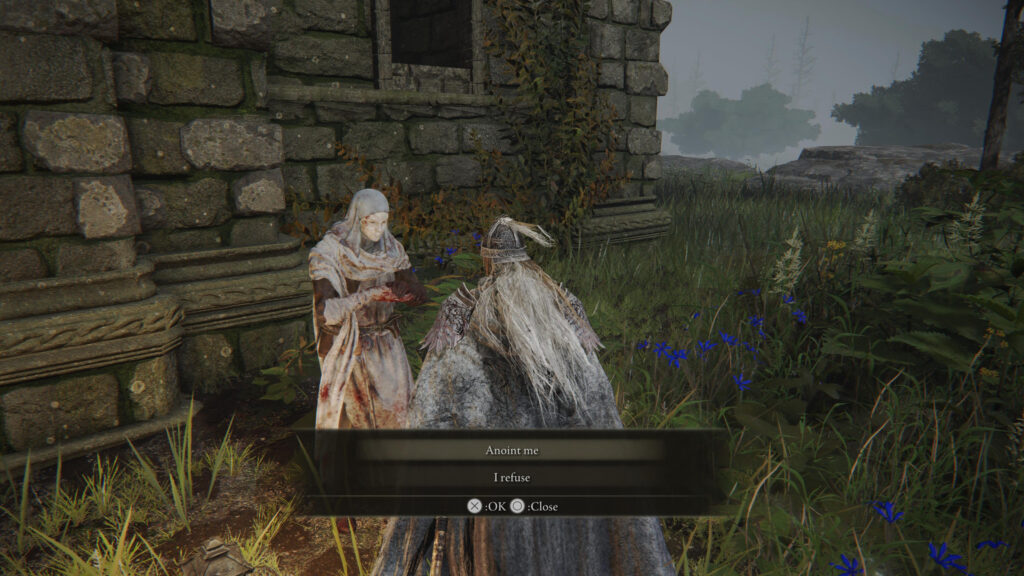Select the "I refuse" reply
Image resolution: width=1024 pixels, height=576 pixels.
511,478
